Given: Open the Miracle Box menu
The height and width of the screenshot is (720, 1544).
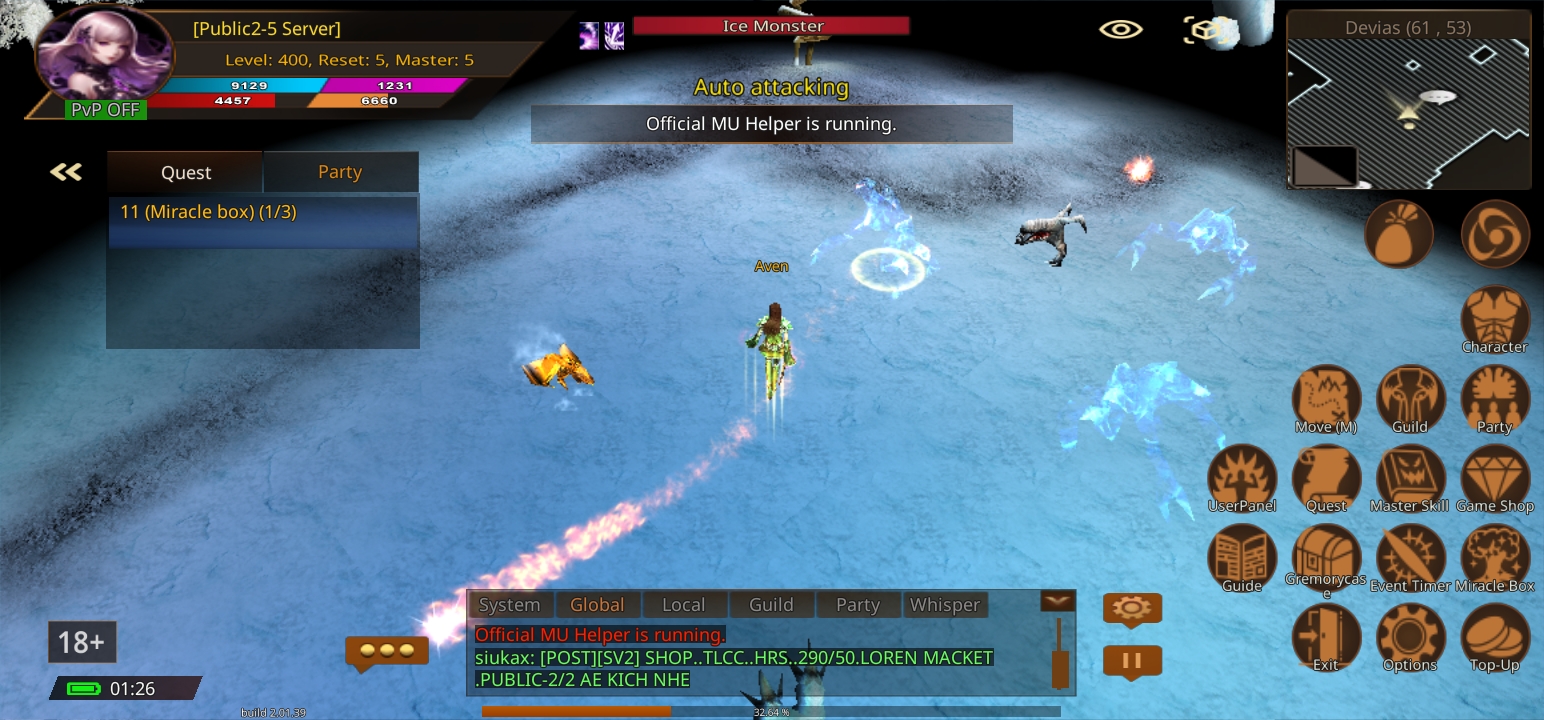Looking at the screenshot, I should pyautogui.click(x=1495, y=556).
